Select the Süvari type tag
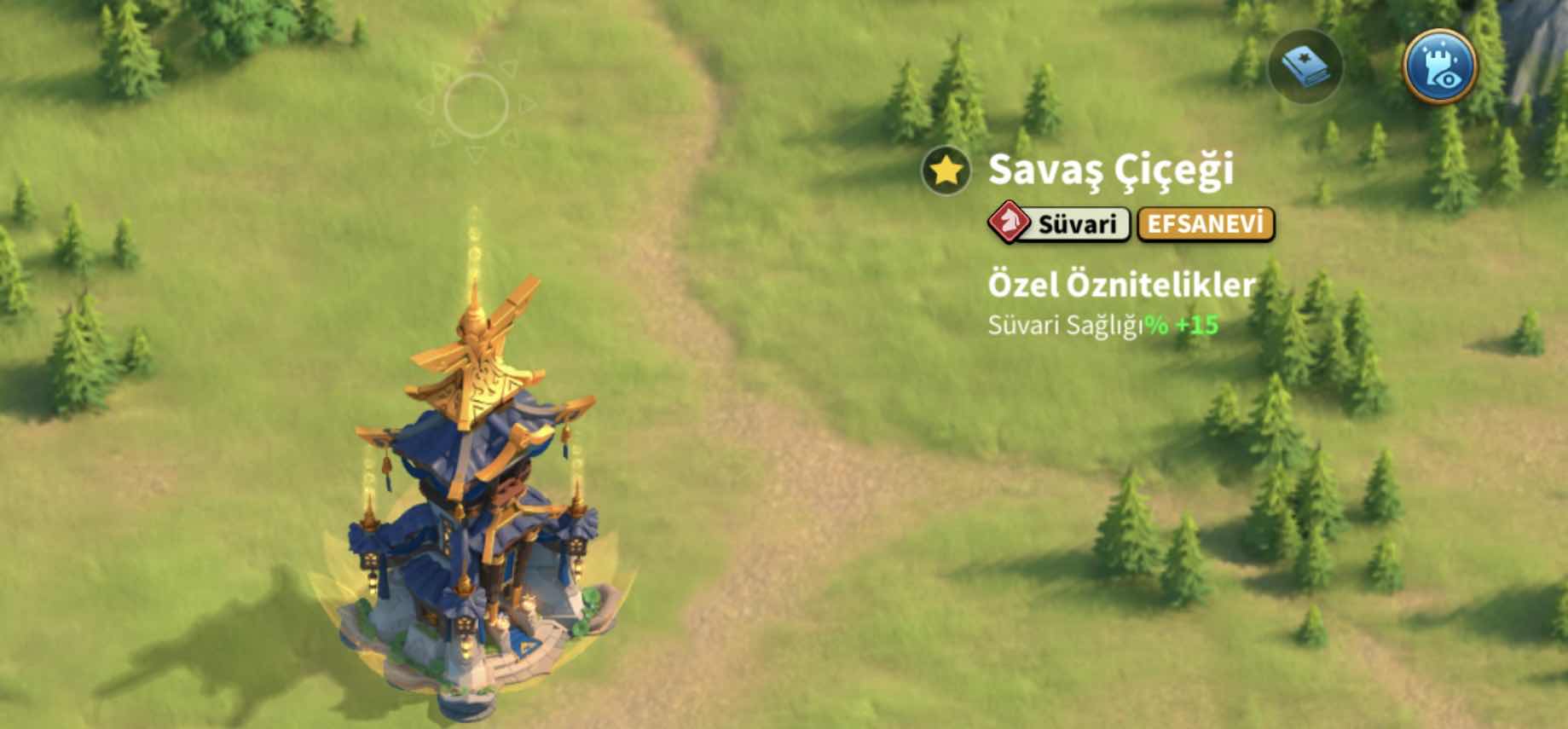The image size is (1568, 729). pyautogui.click(x=1060, y=224)
